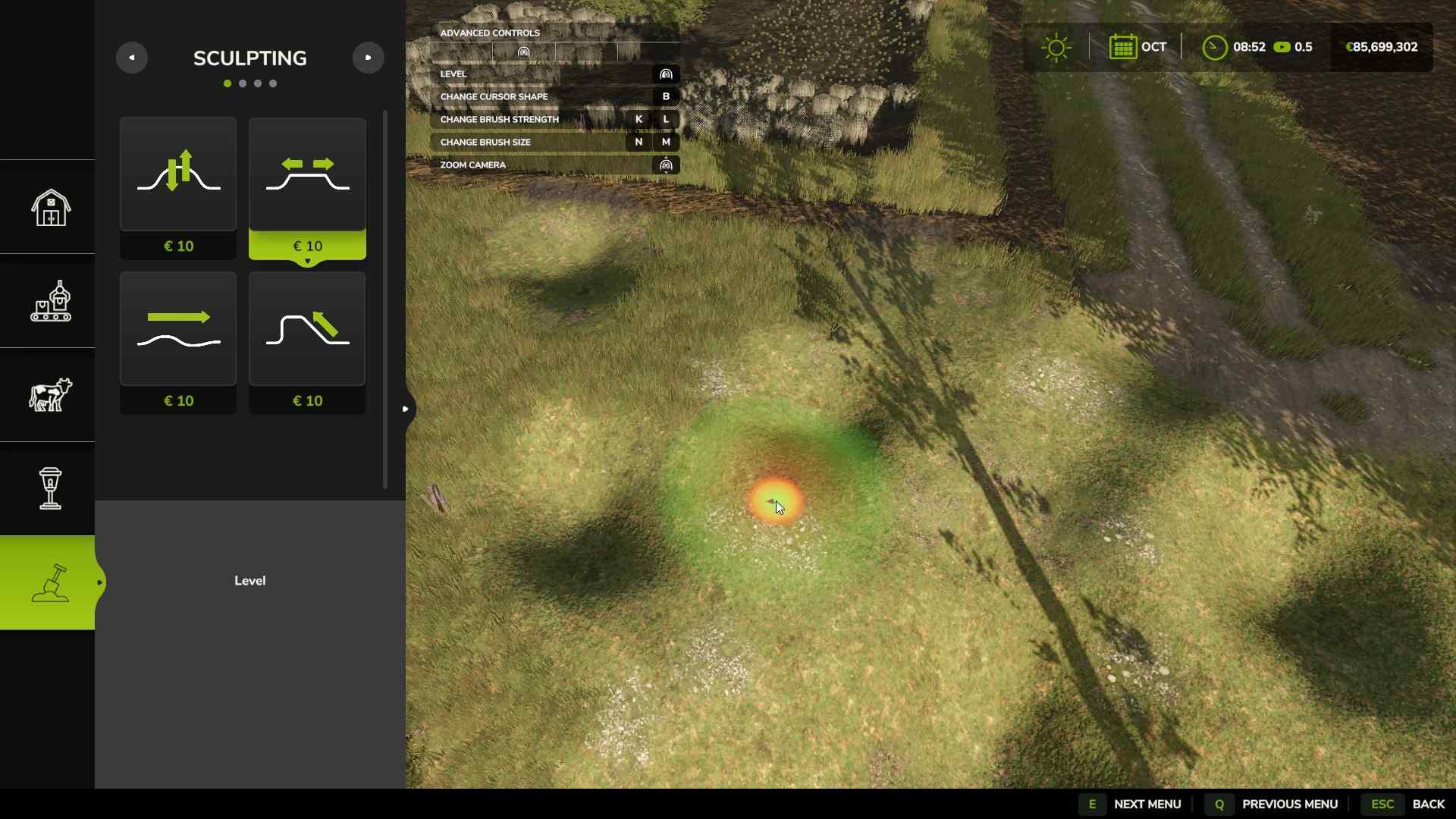1456x819 pixels.
Task: Collapse the sculpting side panel
Action: (x=406, y=408)
